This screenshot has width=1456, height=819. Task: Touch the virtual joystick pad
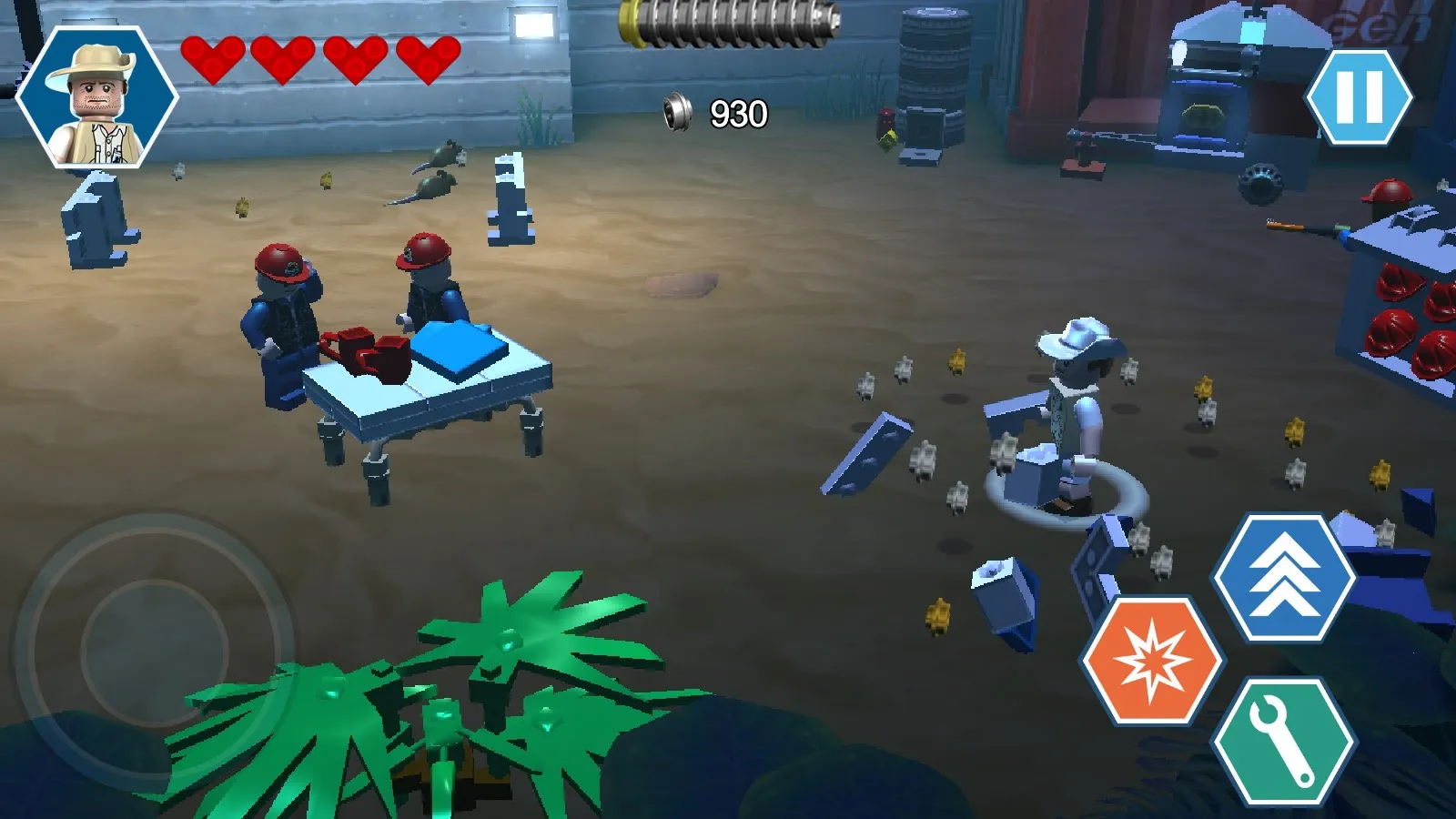(154, 652)
